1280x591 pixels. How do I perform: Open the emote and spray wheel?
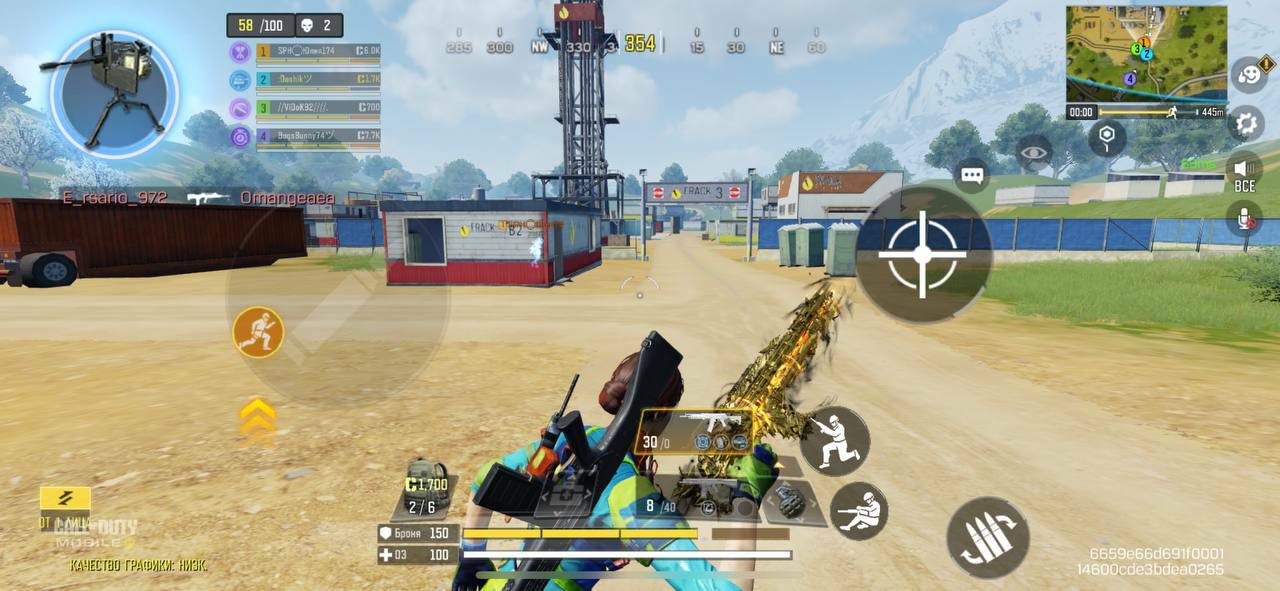coord(1248,74)
